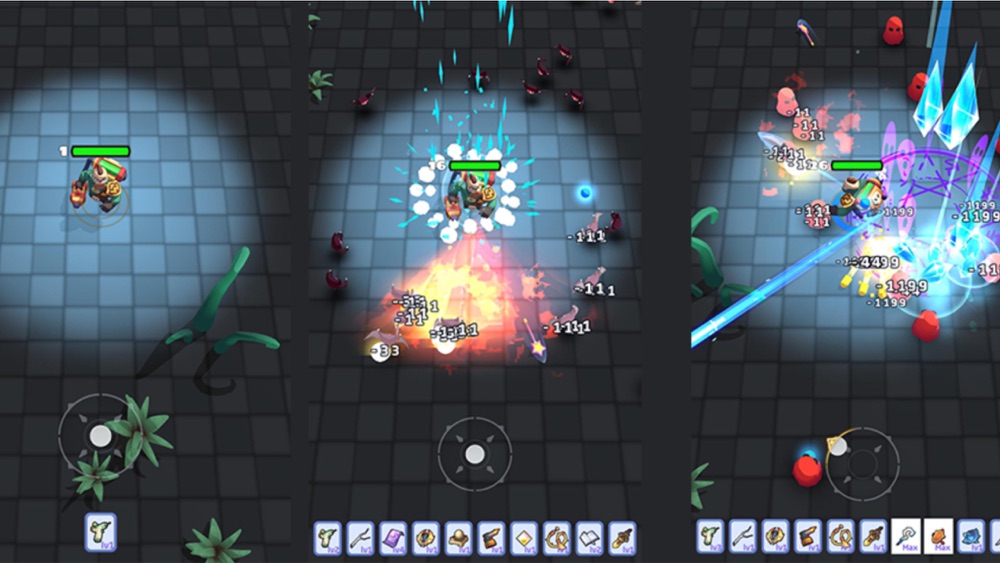Select the open book lv2 skill icon
This screenshot has width=1000, height=563.
(x=590, y=537)
